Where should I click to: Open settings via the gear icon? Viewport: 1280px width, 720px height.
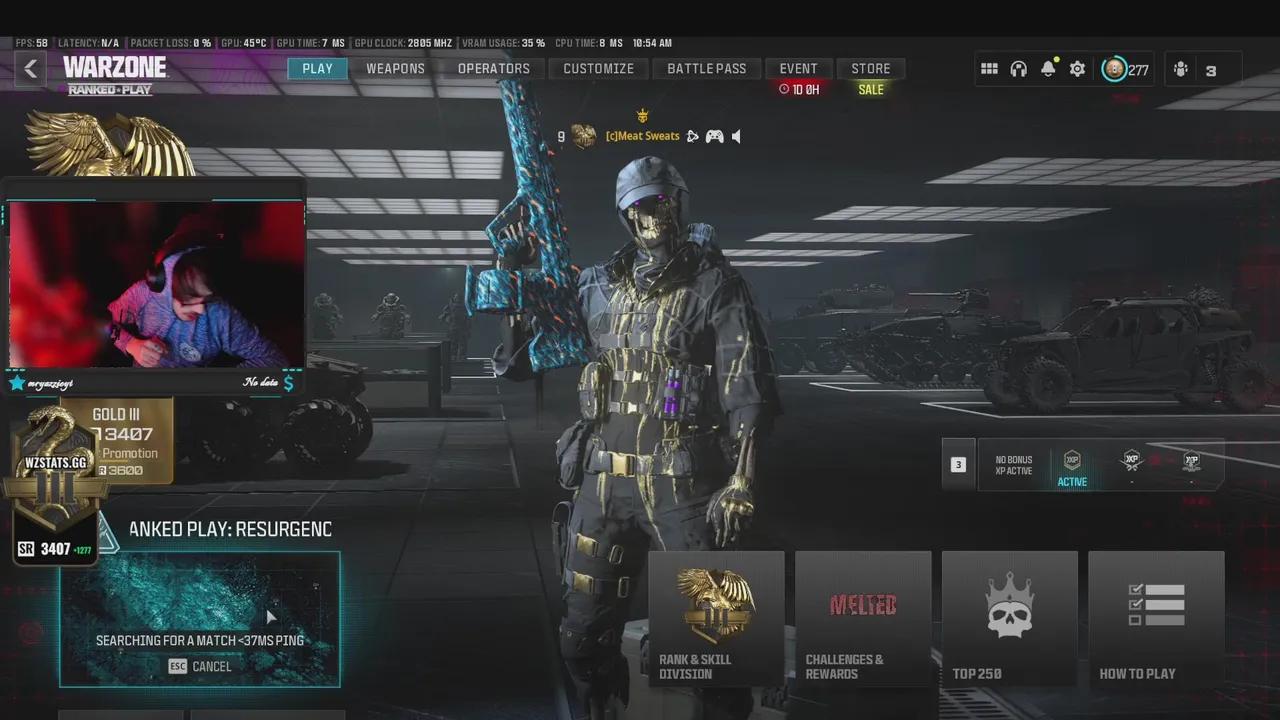[1077, 69]
